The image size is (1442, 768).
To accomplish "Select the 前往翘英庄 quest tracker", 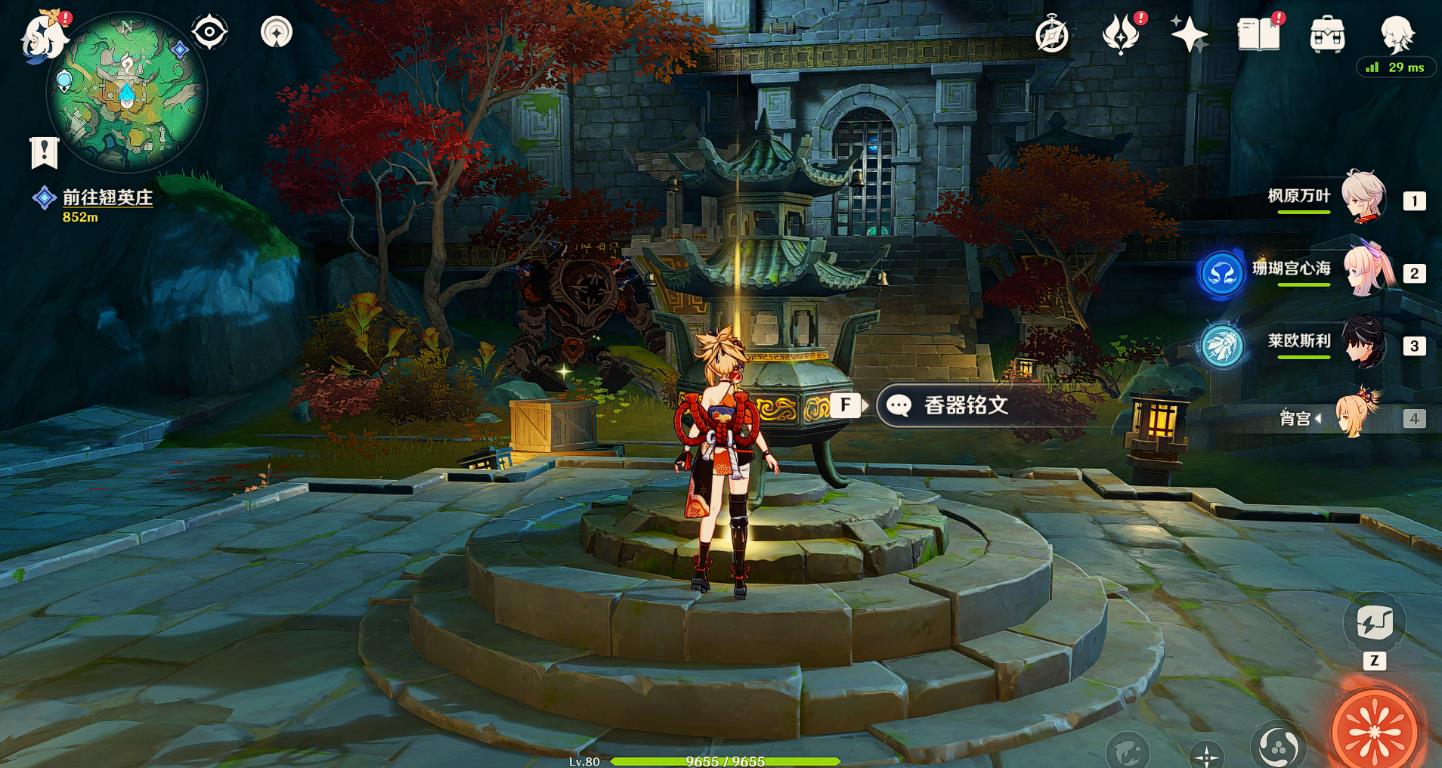I will click(x=107, y=198).
